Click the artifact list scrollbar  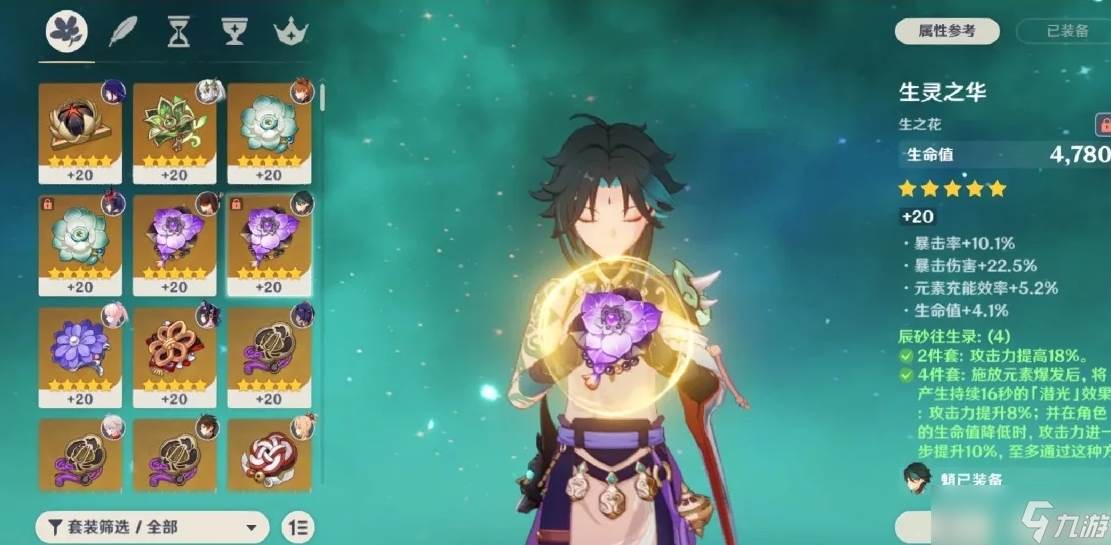pos(322,98)
